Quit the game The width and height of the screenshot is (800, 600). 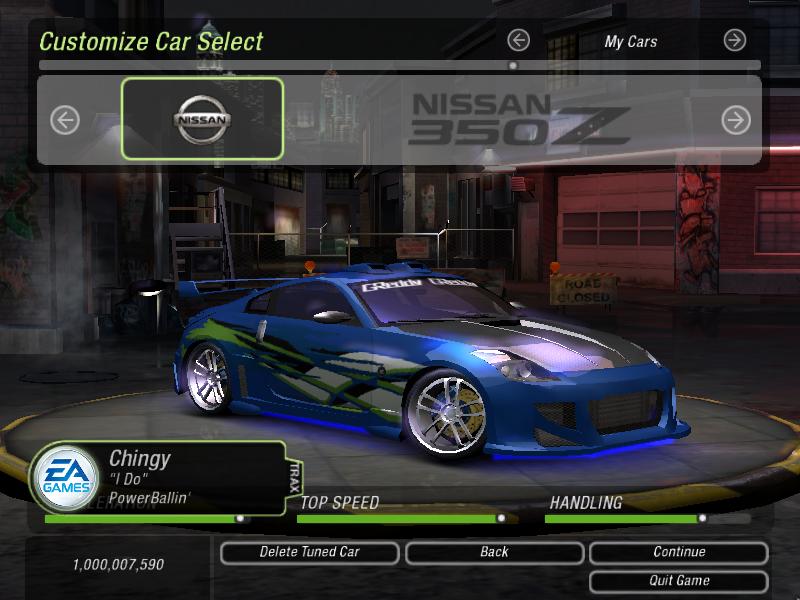(x=679, y=580)
